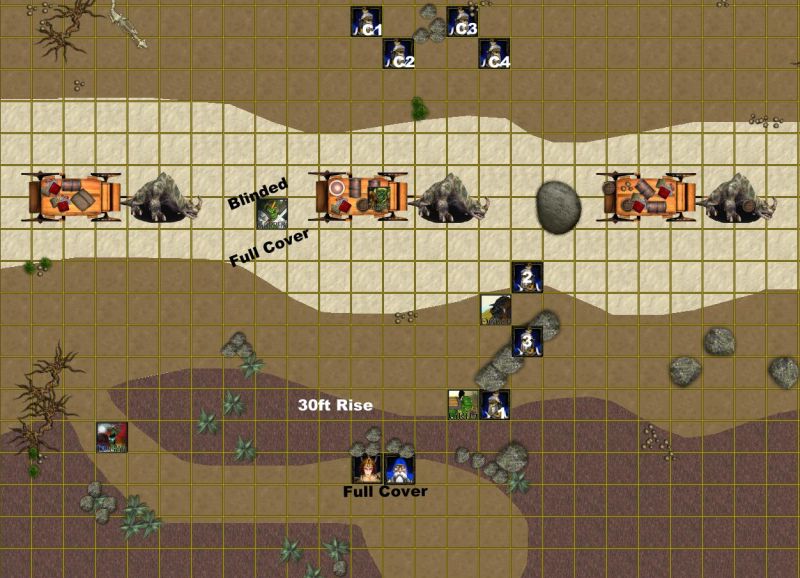
Task: Select the blinded goblin token
Action: pos(272,214)
